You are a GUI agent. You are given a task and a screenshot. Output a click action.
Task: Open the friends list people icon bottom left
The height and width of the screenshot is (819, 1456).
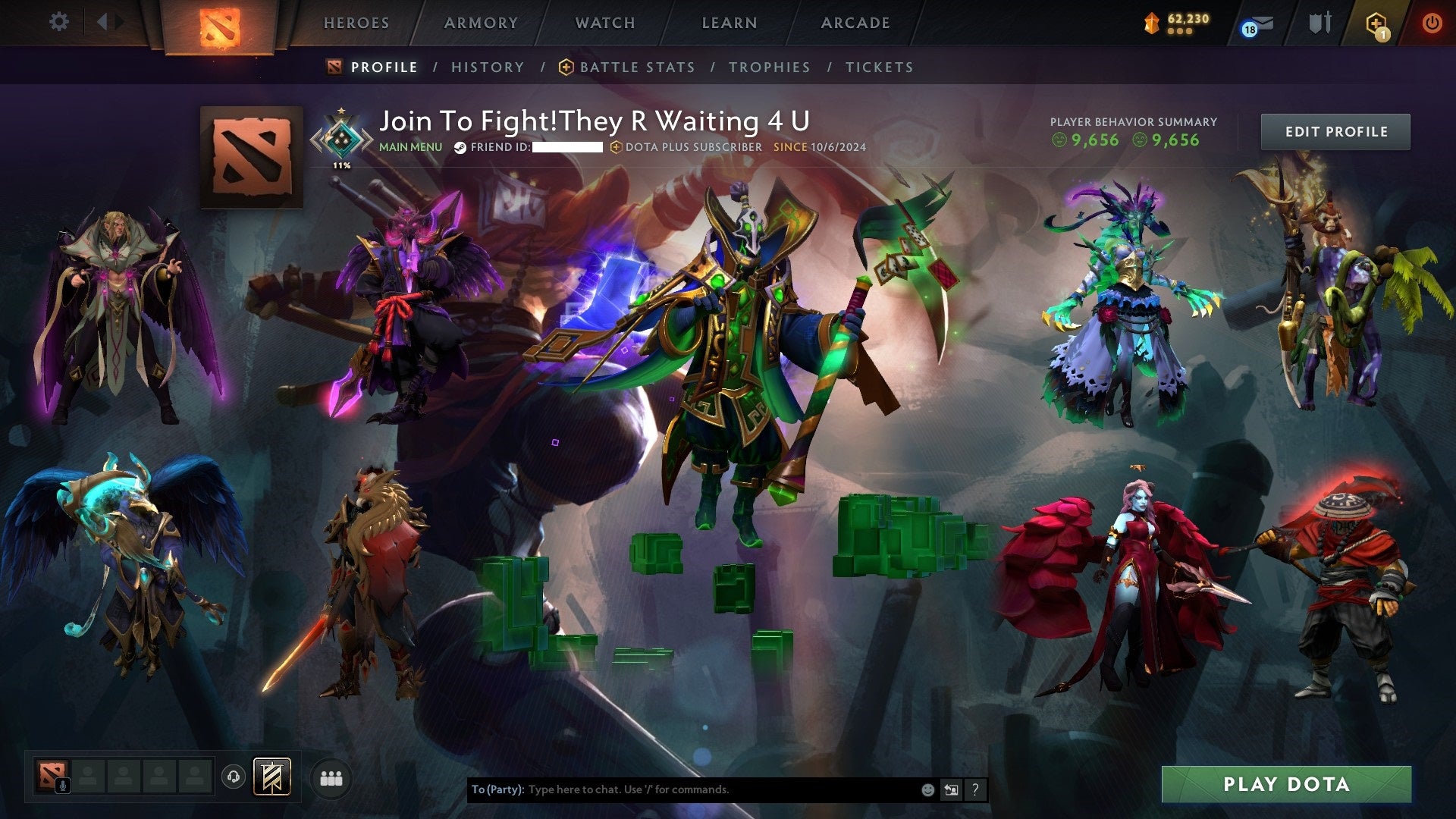[332, 777]
